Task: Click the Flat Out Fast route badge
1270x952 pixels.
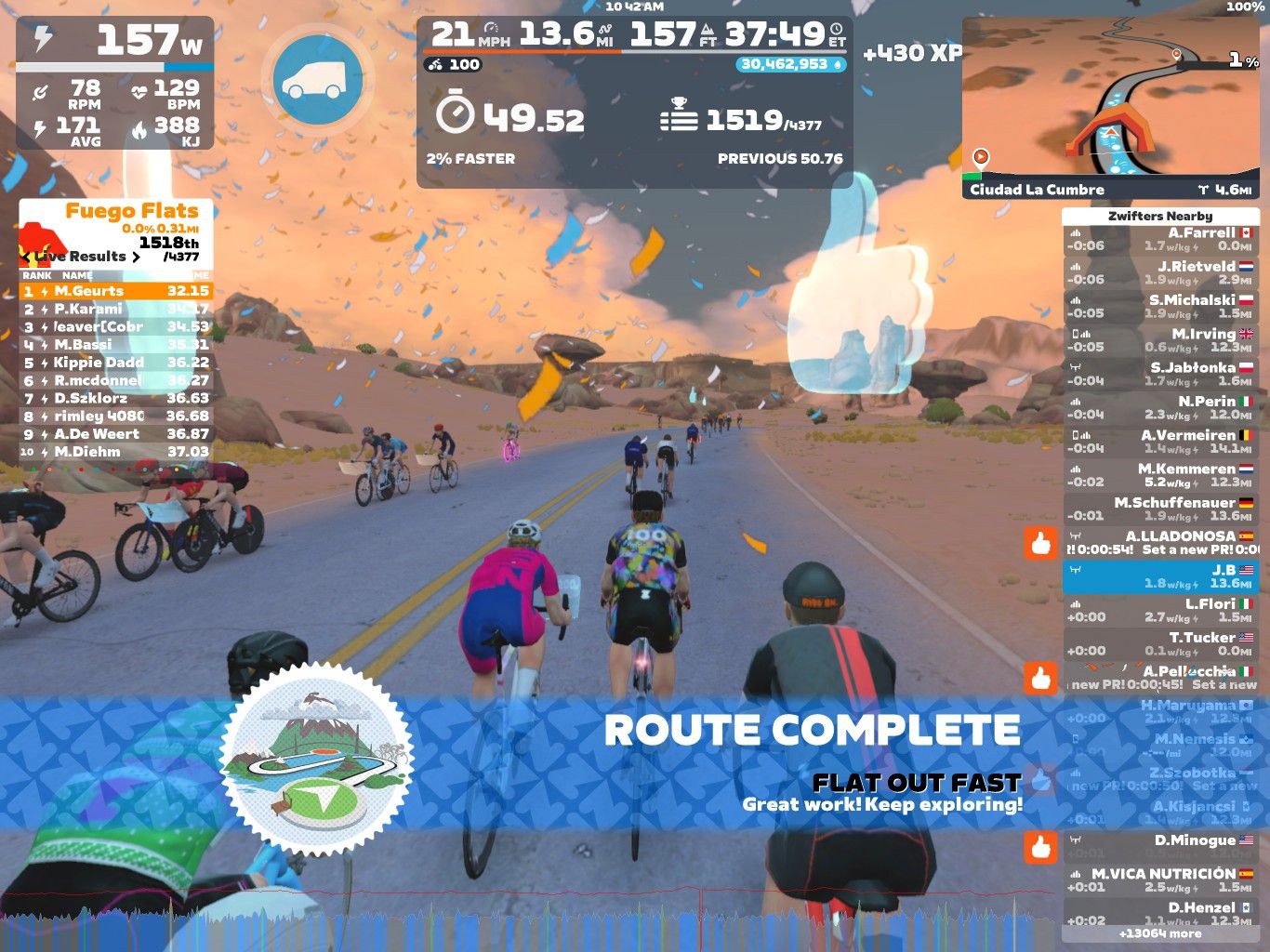Action: pos(316,760)
